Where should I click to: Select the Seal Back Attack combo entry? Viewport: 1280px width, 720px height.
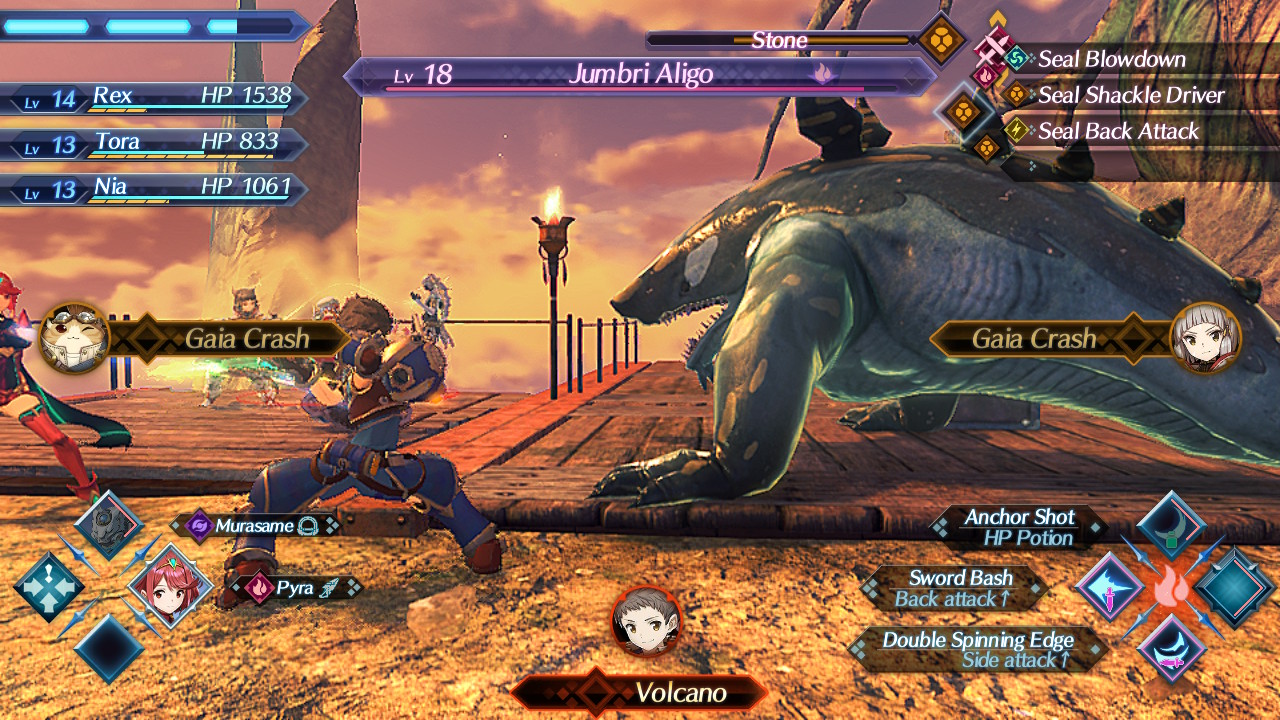click(1117, 131)
